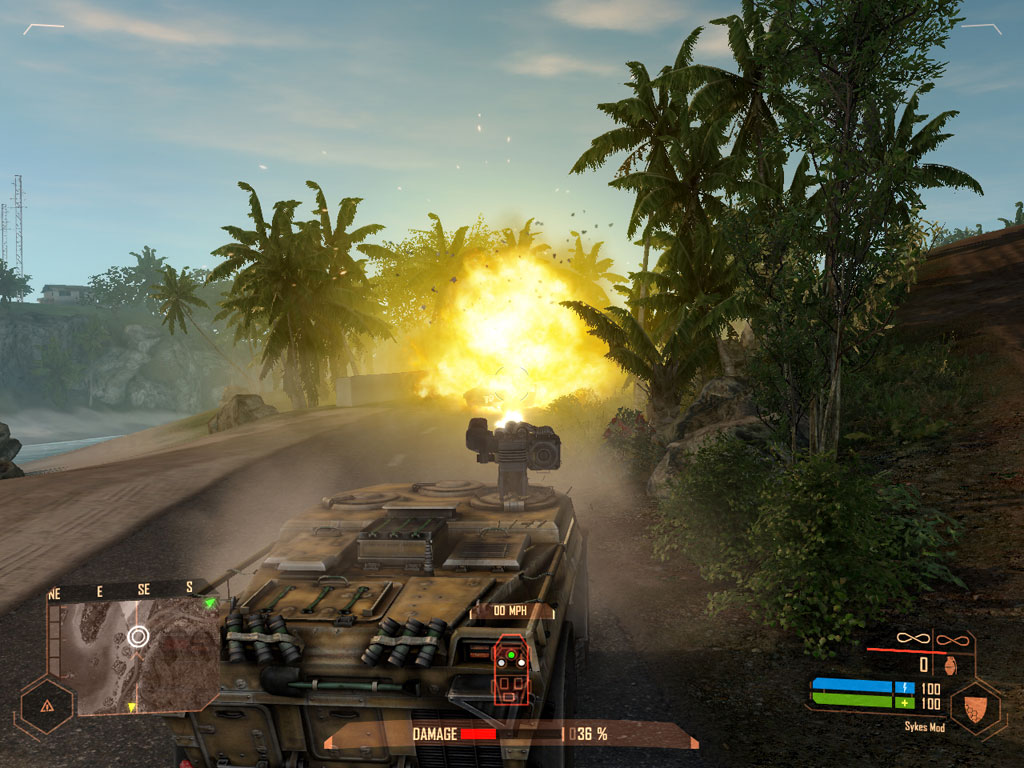Click the minimap in the corner
Image resolution: width=1024 pixels, height=768 pixels.
tap(135, 655)
